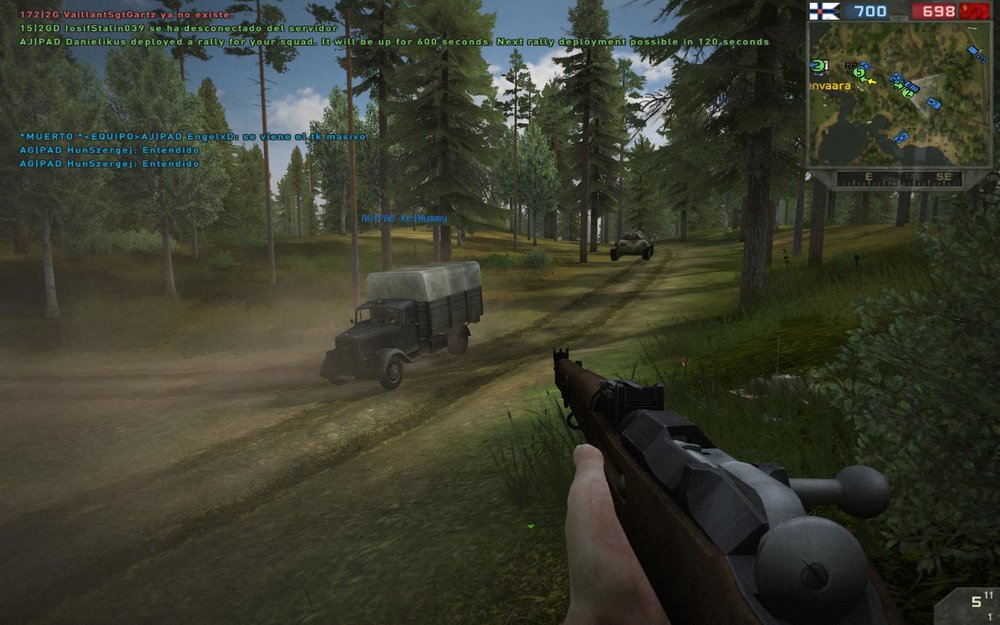
Task: Select the Finnish team flag icon
Action: pyautogui.click(x=823, y=11)
